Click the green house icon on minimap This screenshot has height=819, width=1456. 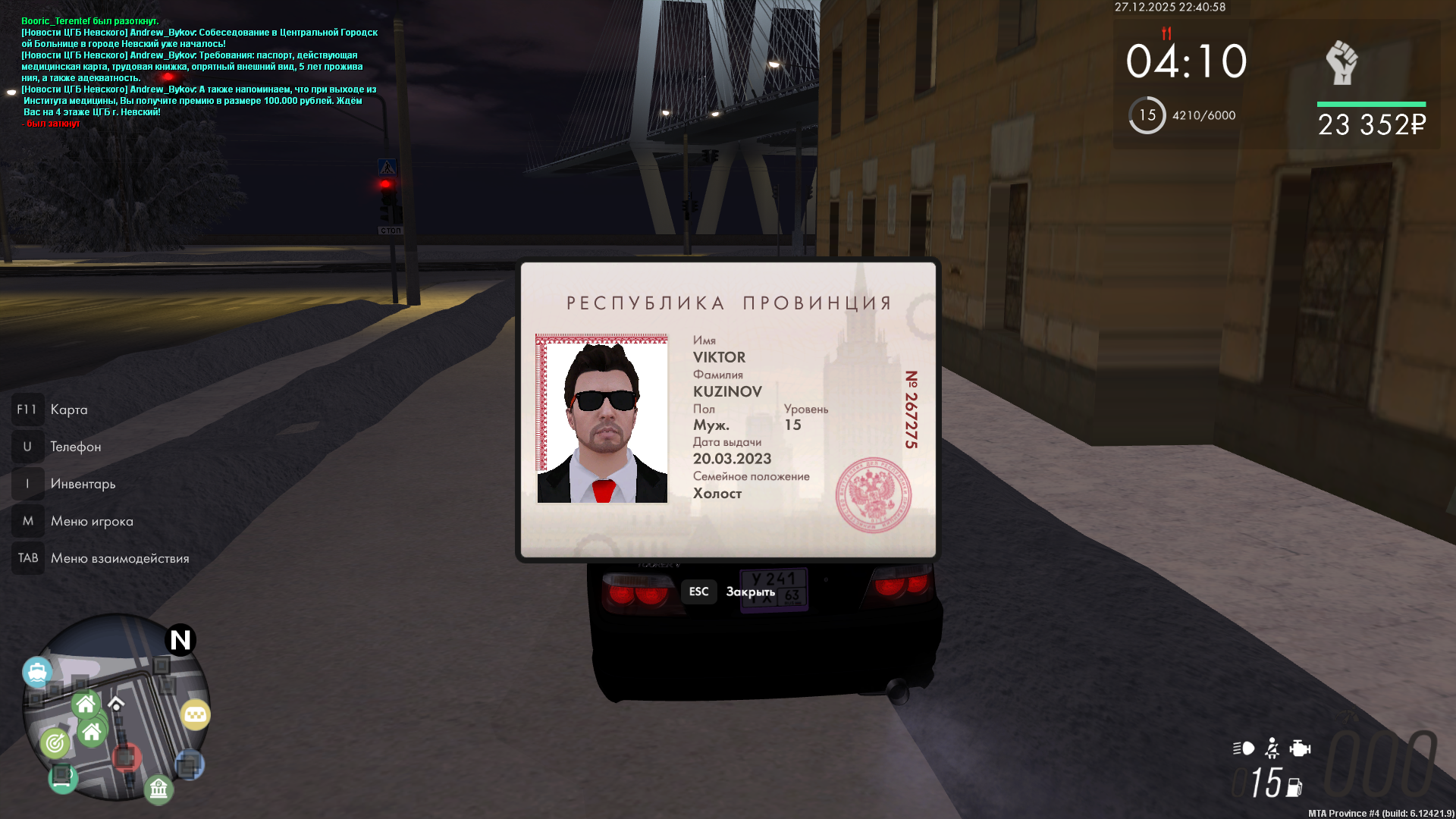(86, 704)
